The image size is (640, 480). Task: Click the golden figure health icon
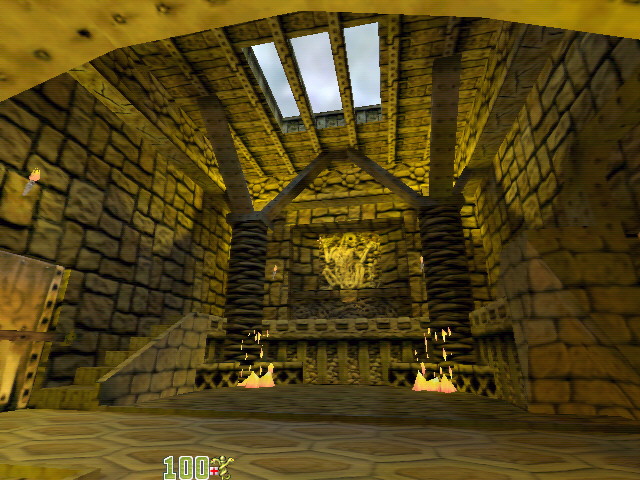click(221, 467)
